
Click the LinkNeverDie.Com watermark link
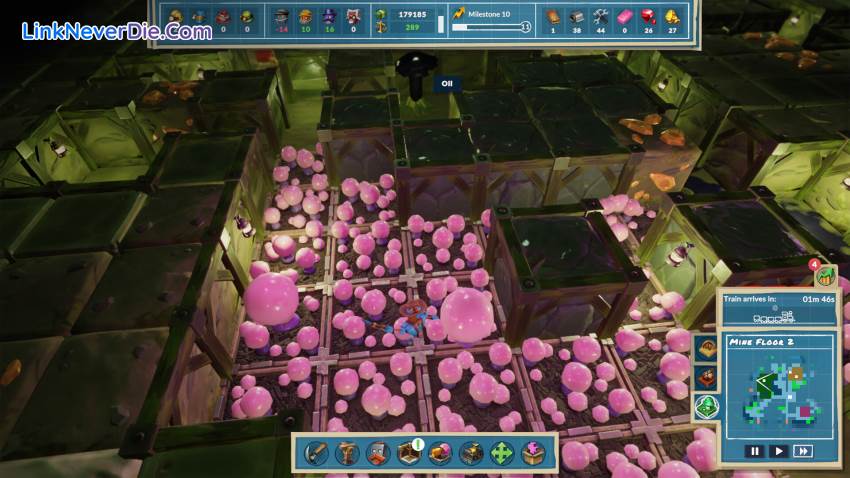pyautogui.click(x=117, y=31)
